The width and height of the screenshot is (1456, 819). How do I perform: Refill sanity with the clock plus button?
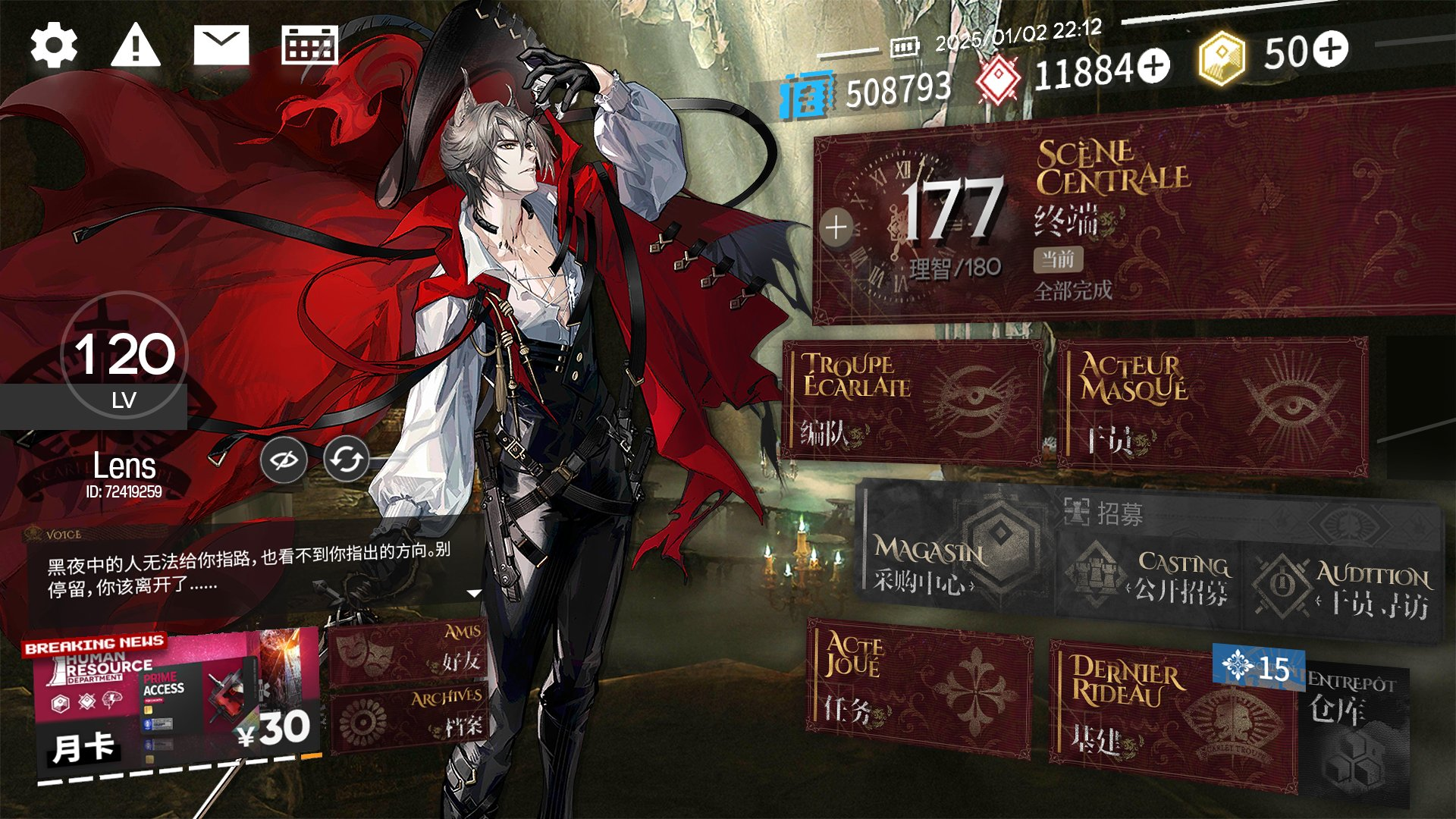[836, 227]
